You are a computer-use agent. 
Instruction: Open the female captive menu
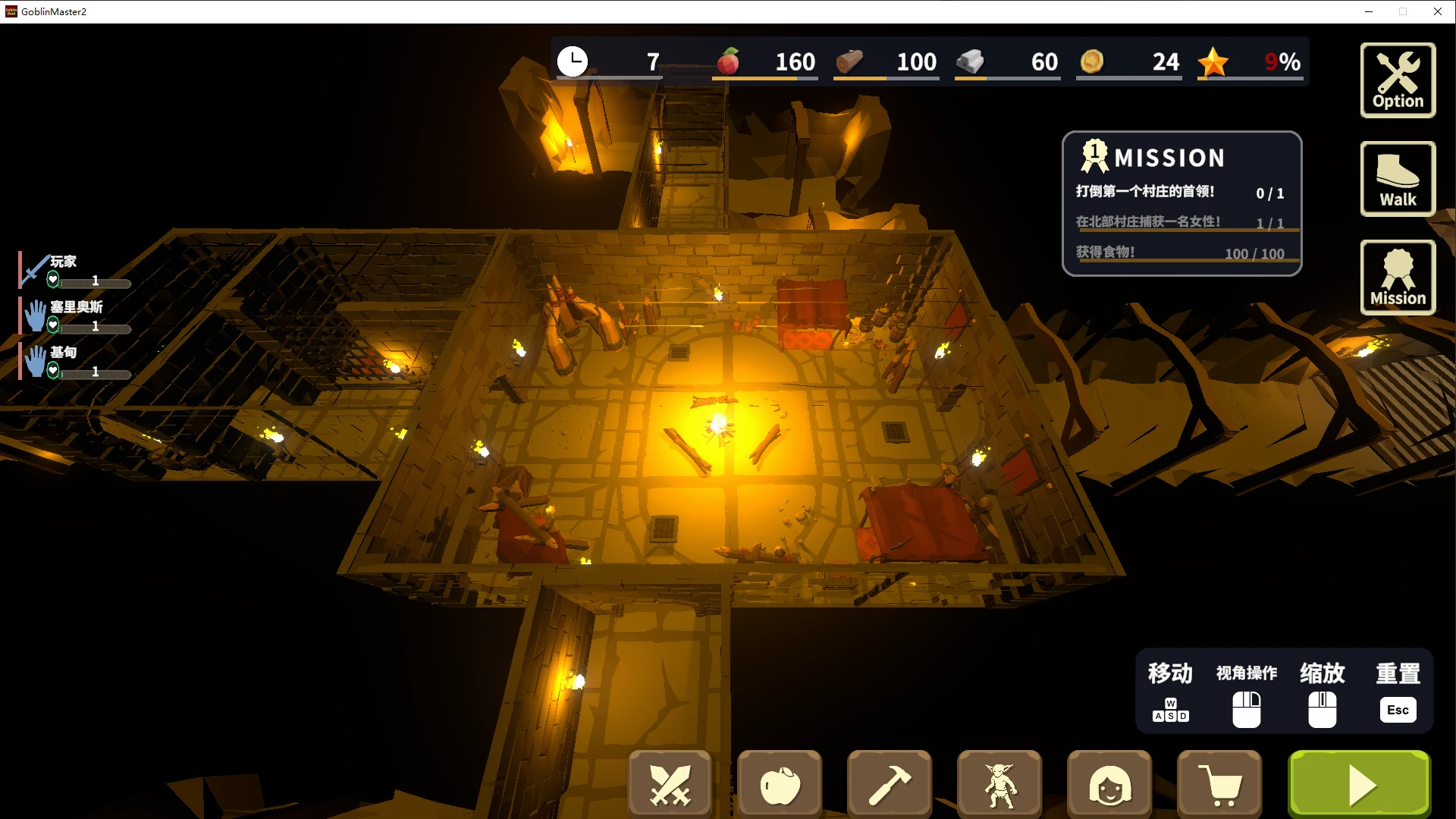(x=1109, y=784)
